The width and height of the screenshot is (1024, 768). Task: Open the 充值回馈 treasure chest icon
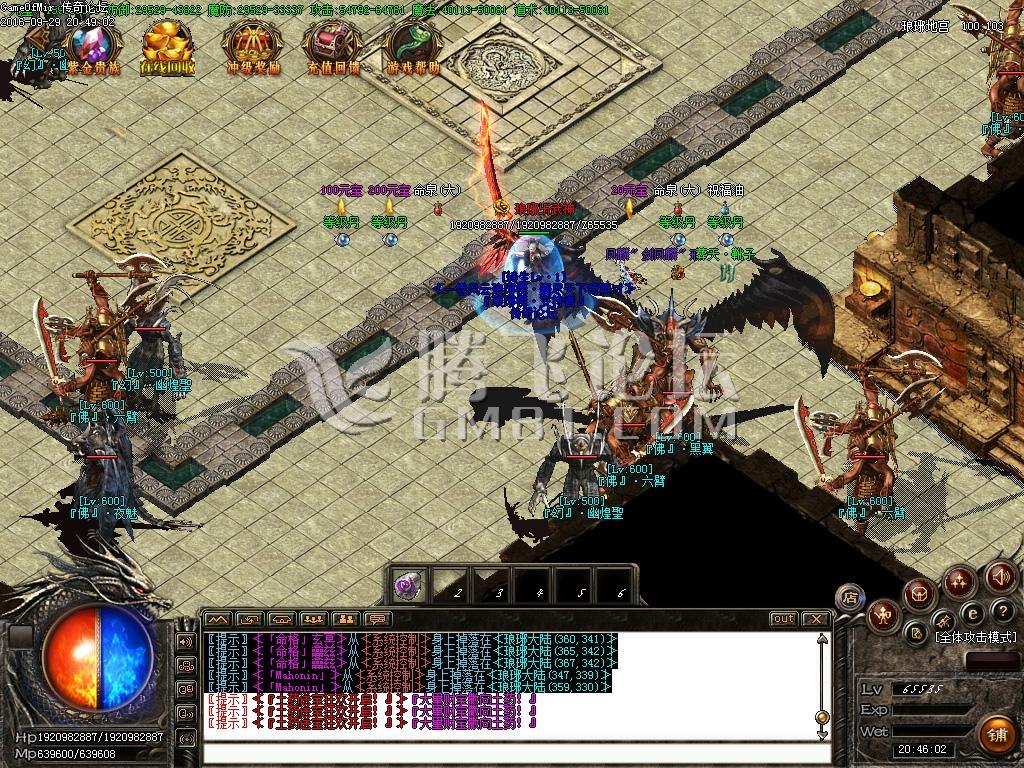tap(331, 43)
